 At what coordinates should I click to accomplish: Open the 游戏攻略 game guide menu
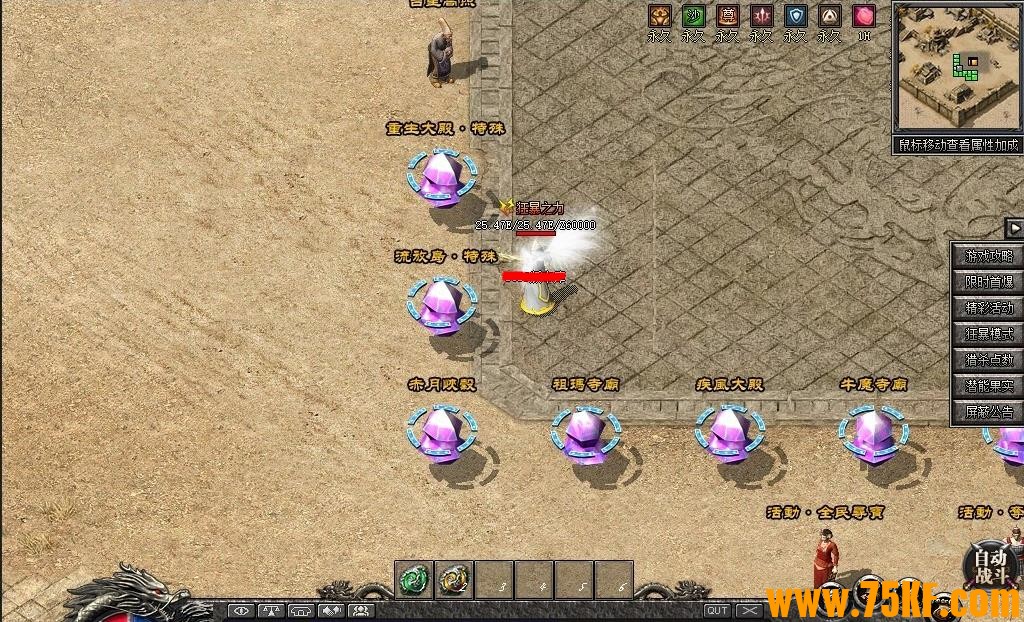pyautogui.click(x=988, y=256)
